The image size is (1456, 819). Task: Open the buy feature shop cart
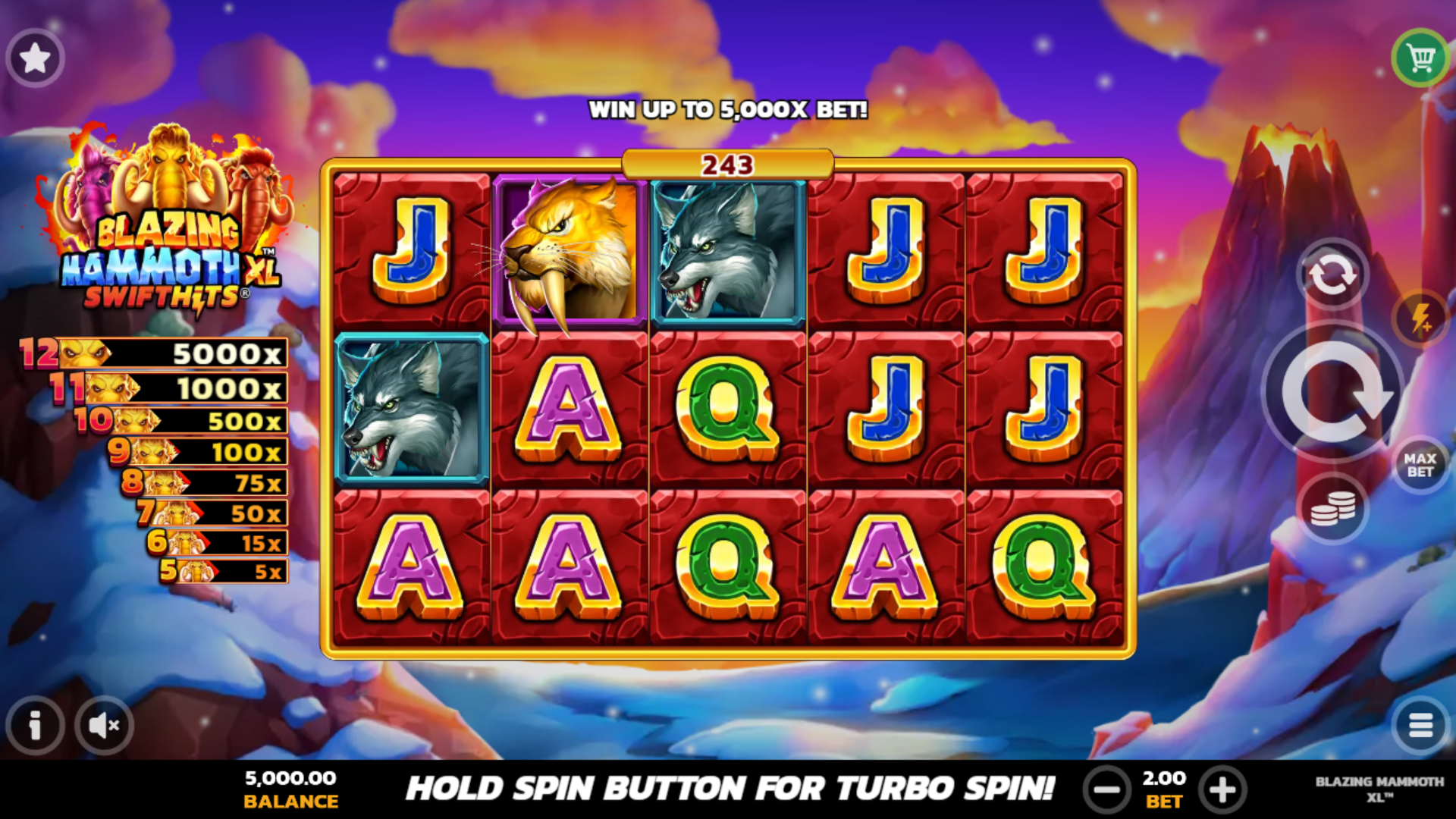coord(1421,57)
